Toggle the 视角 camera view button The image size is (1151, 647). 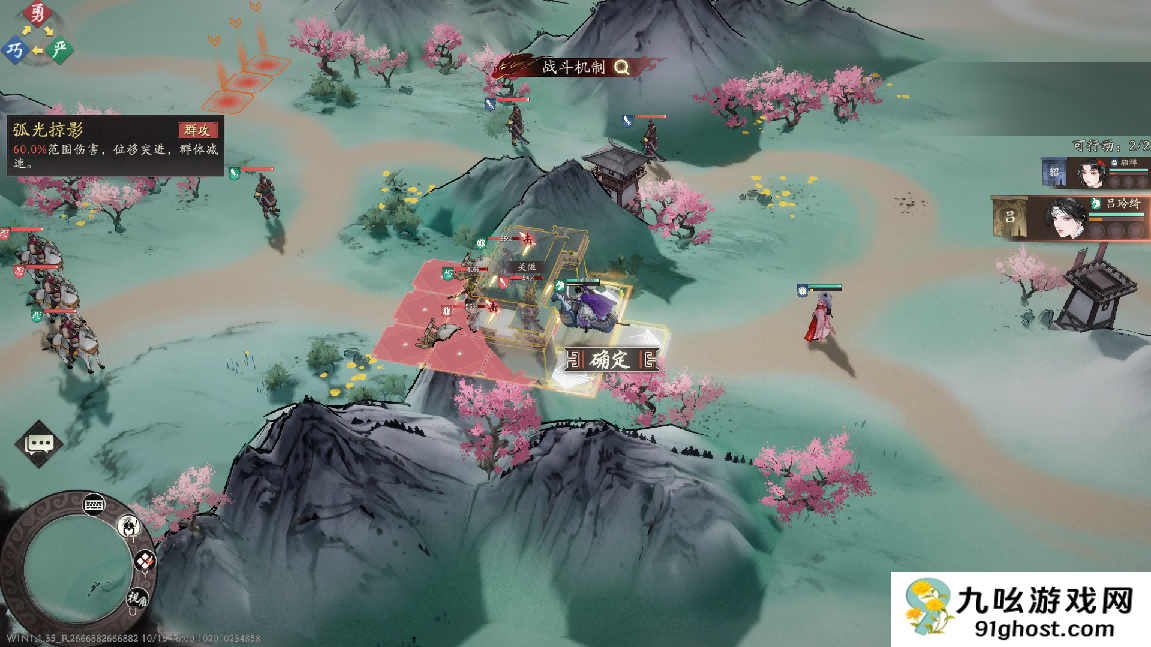pos(136,598)
